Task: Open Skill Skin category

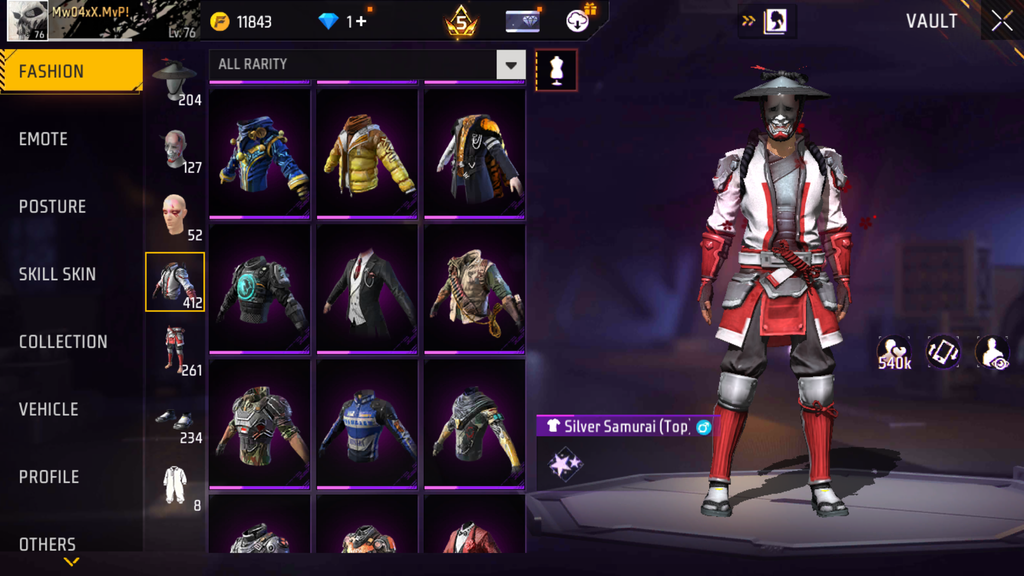Action: coord(58,274)
